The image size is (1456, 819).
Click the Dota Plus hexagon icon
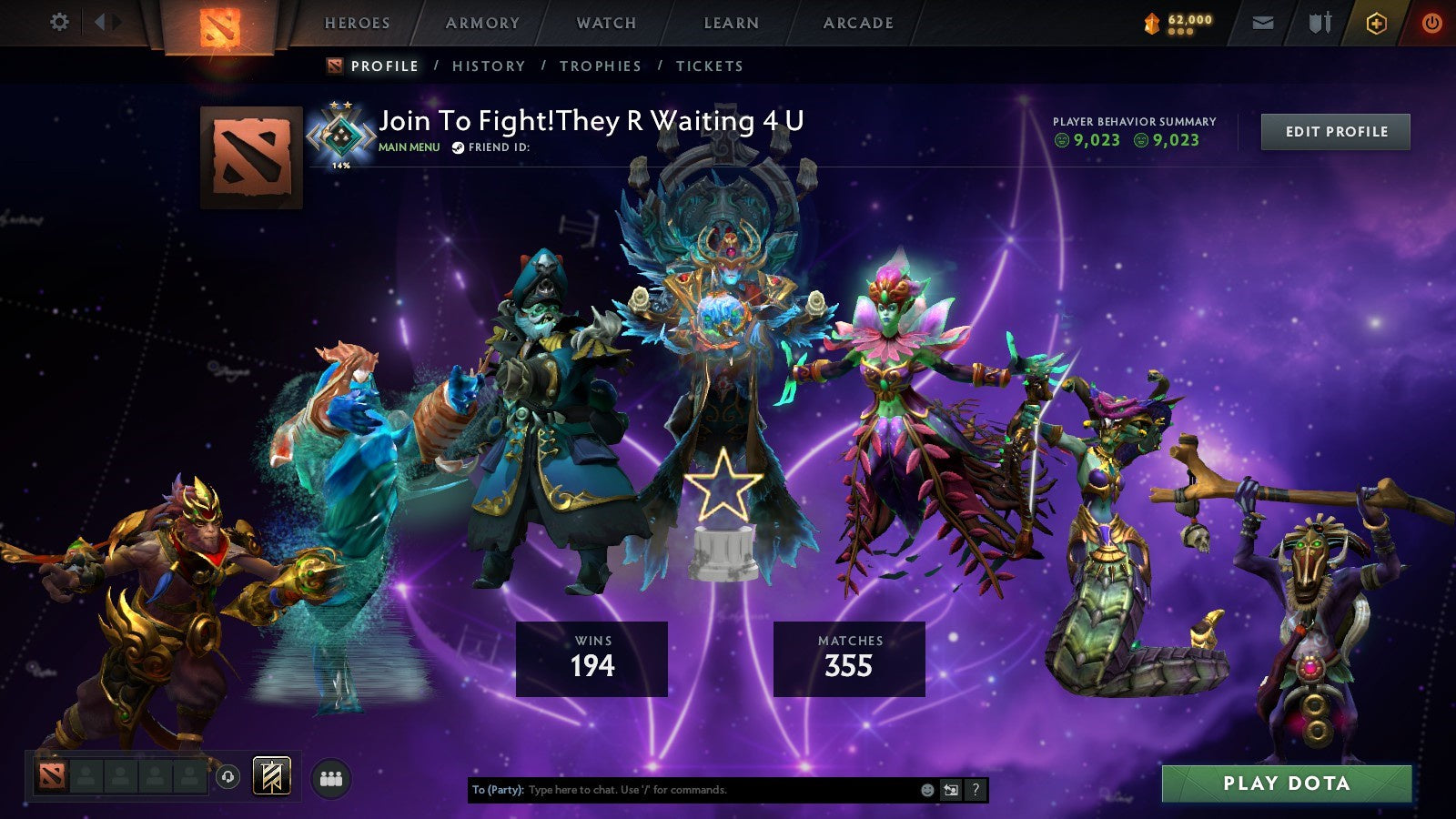coord(1377,23)
